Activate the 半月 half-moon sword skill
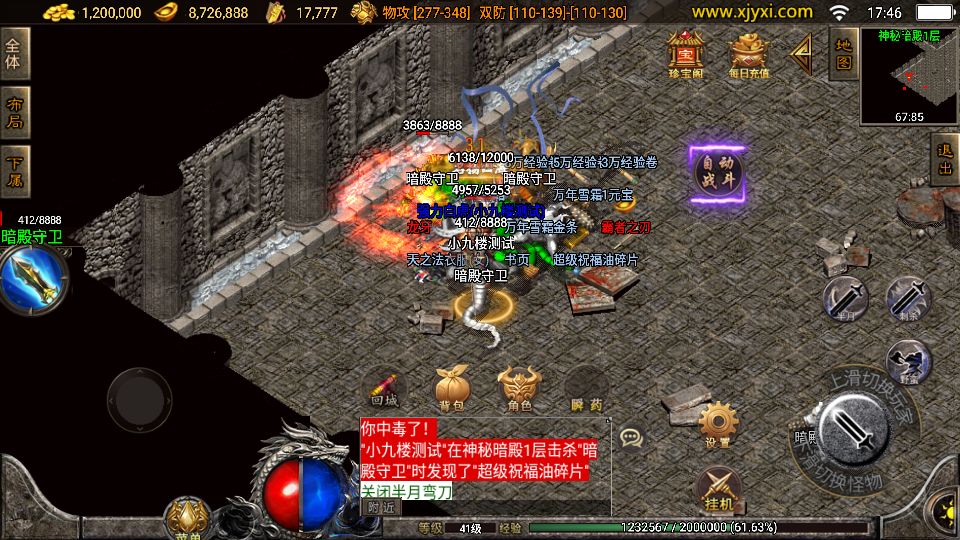 click(x=846, y=297)
